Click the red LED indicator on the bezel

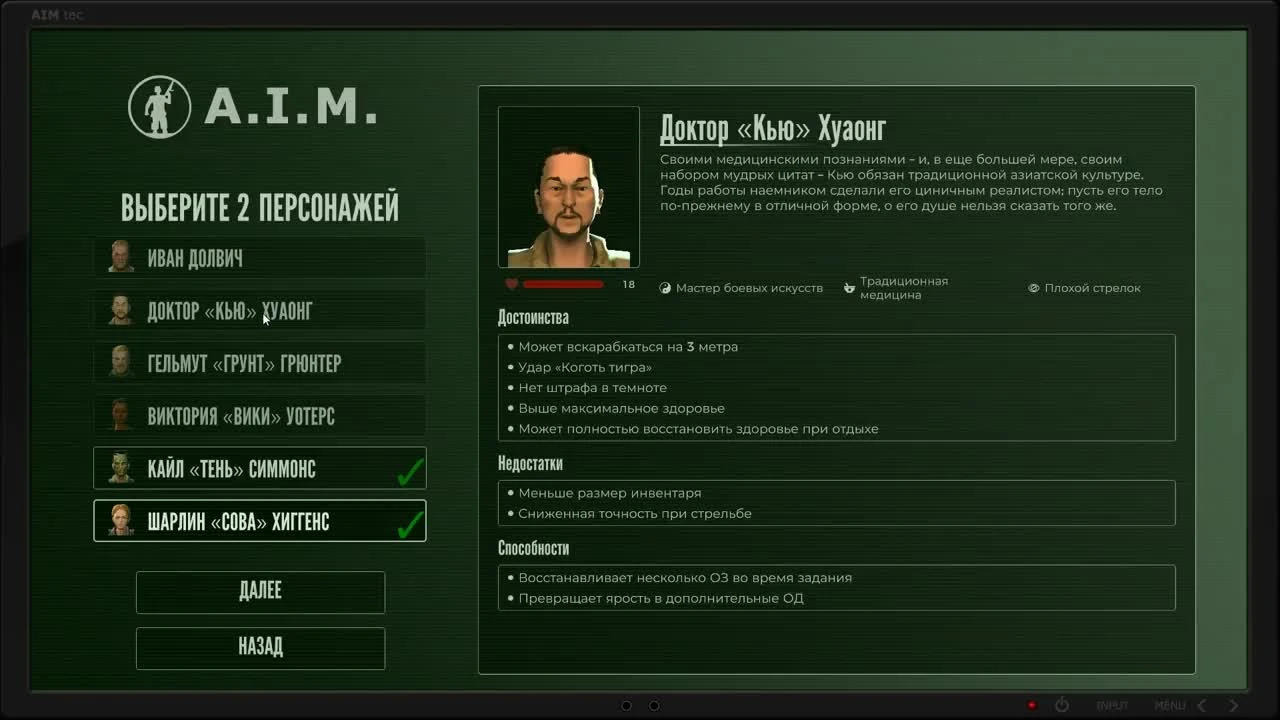1033,704
